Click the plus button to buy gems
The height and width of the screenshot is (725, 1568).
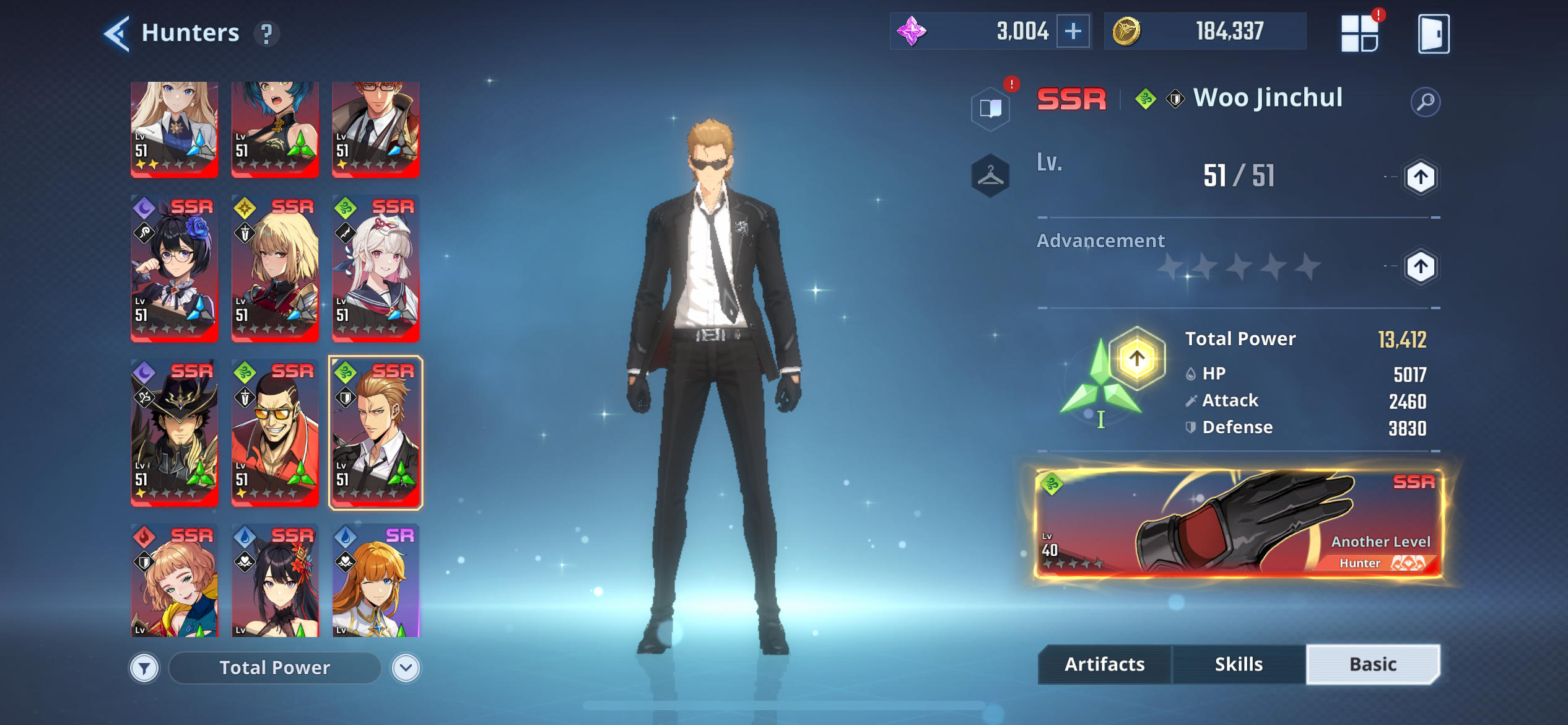(1071, 30)
